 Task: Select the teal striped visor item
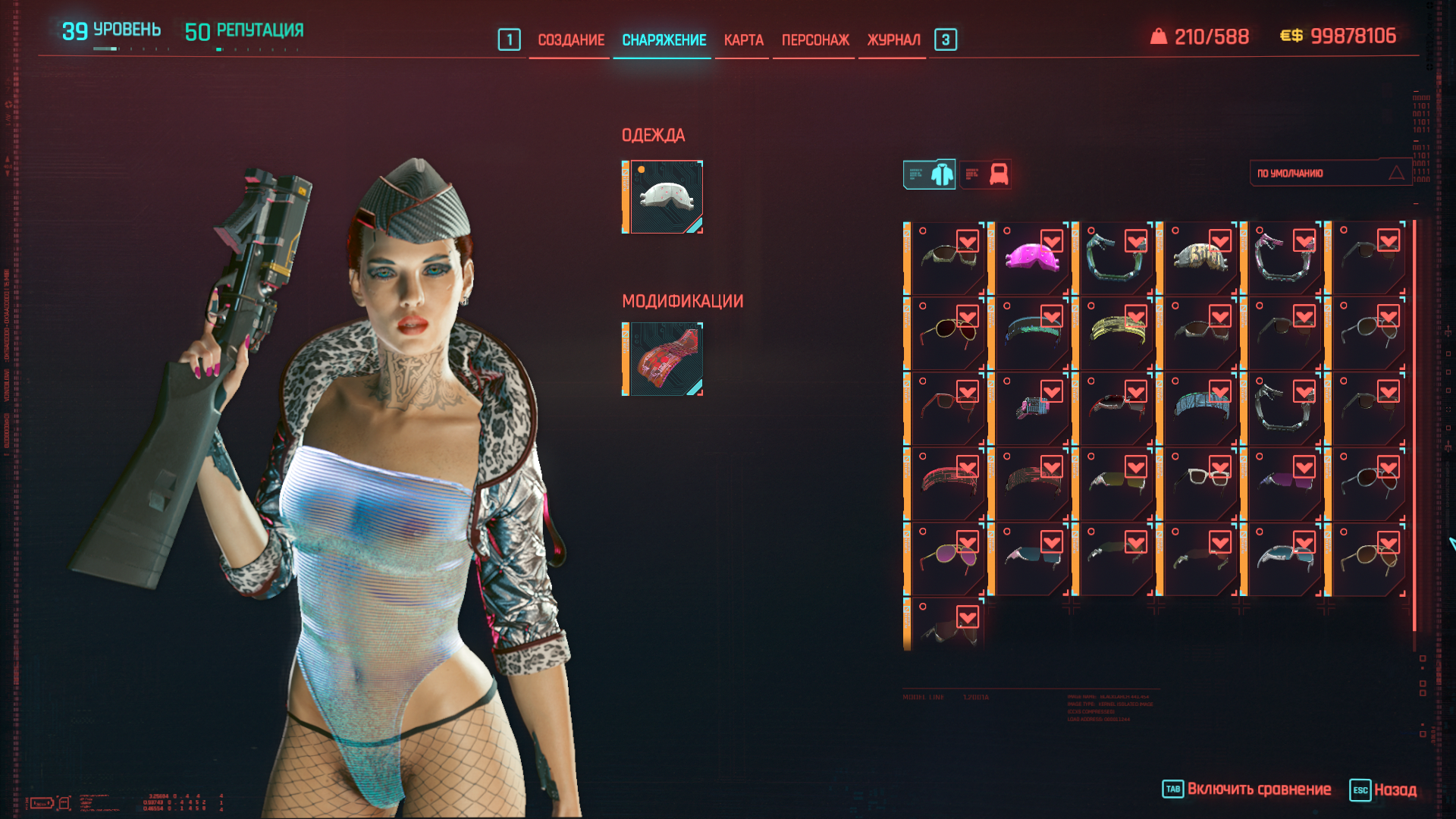(1200, 407)
